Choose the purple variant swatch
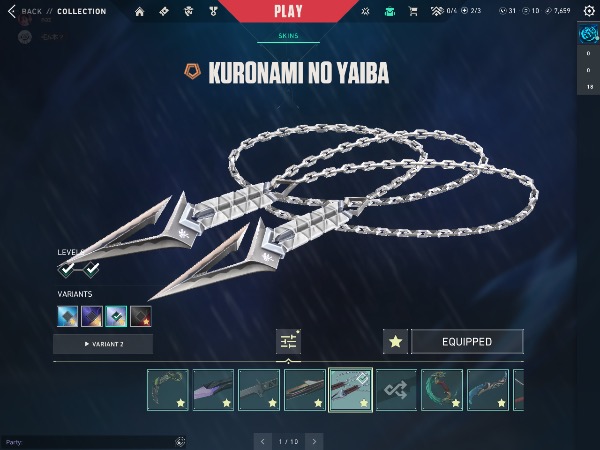The width and height of the screenshot is (600, 450). coord(92,316)
